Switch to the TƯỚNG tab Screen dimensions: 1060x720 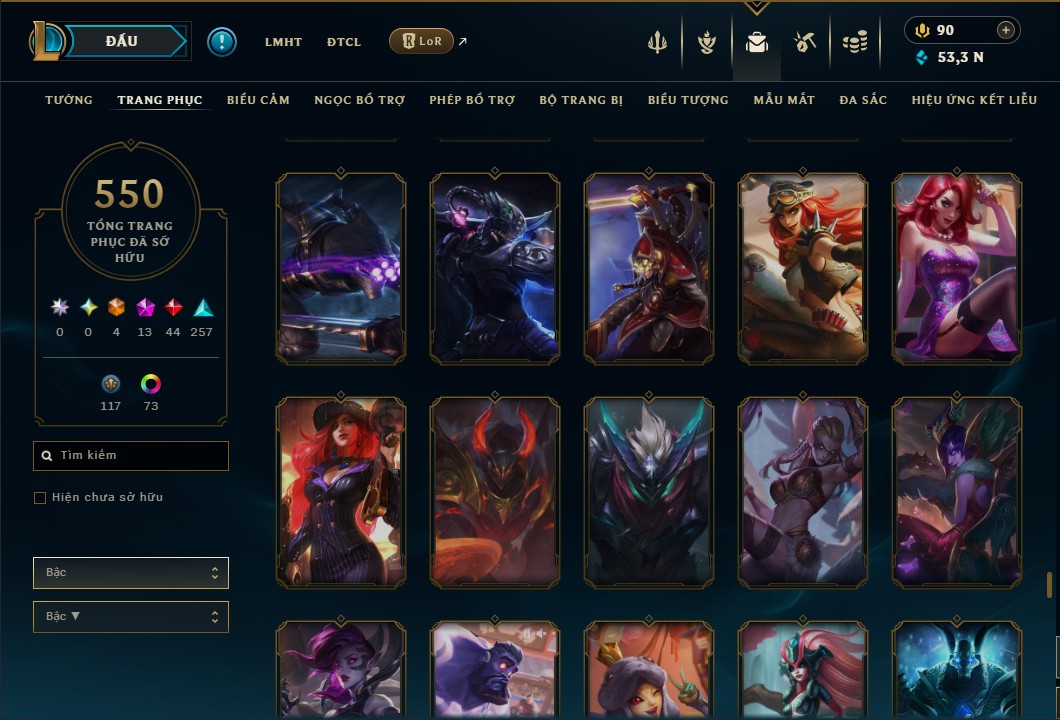coord(69,100)
